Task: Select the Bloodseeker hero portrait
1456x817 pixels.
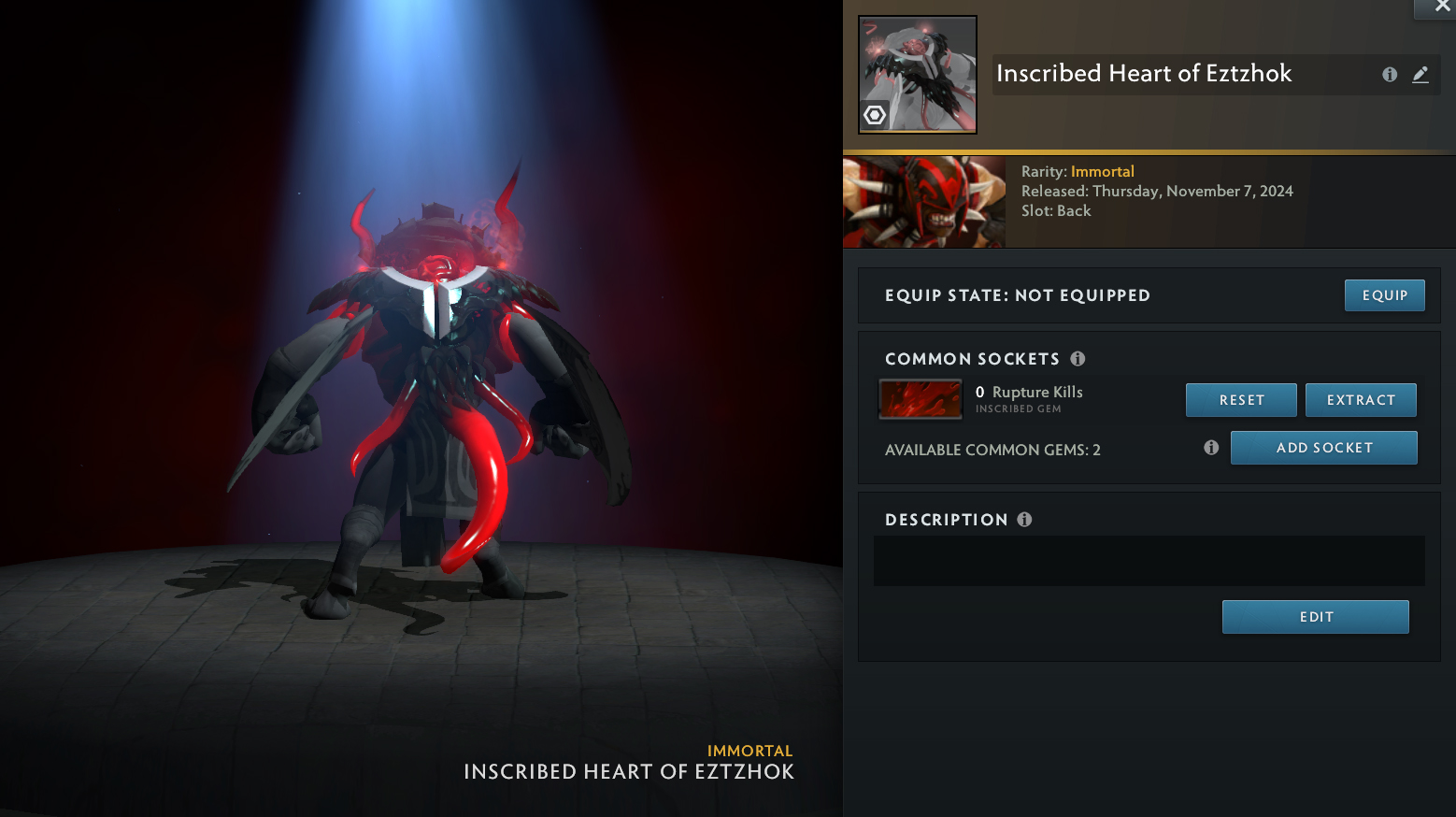Action: pyautogui.click(x=924, y=202)
